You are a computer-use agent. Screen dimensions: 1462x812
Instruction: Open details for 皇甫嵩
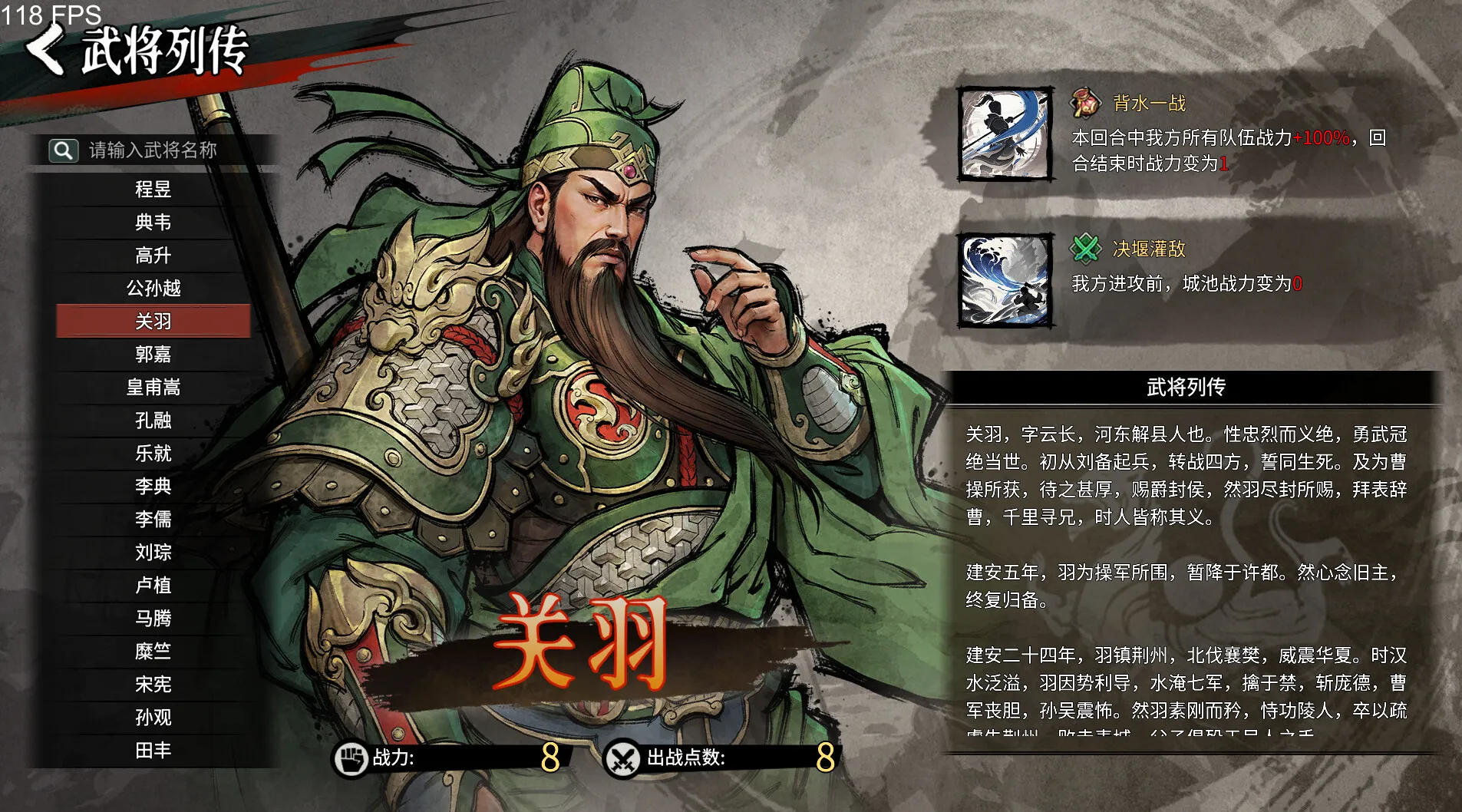(153, 388)
